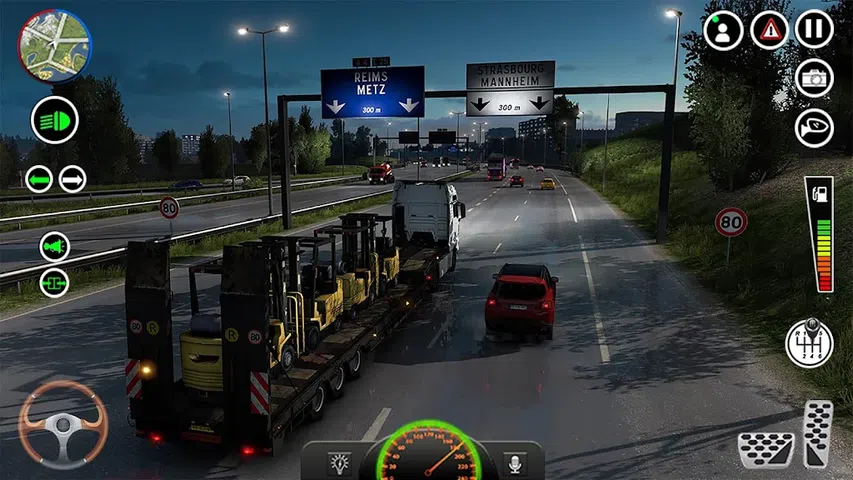
Task: Tap the lightbulb button on the dashboard
Action: tap(340, 463)
